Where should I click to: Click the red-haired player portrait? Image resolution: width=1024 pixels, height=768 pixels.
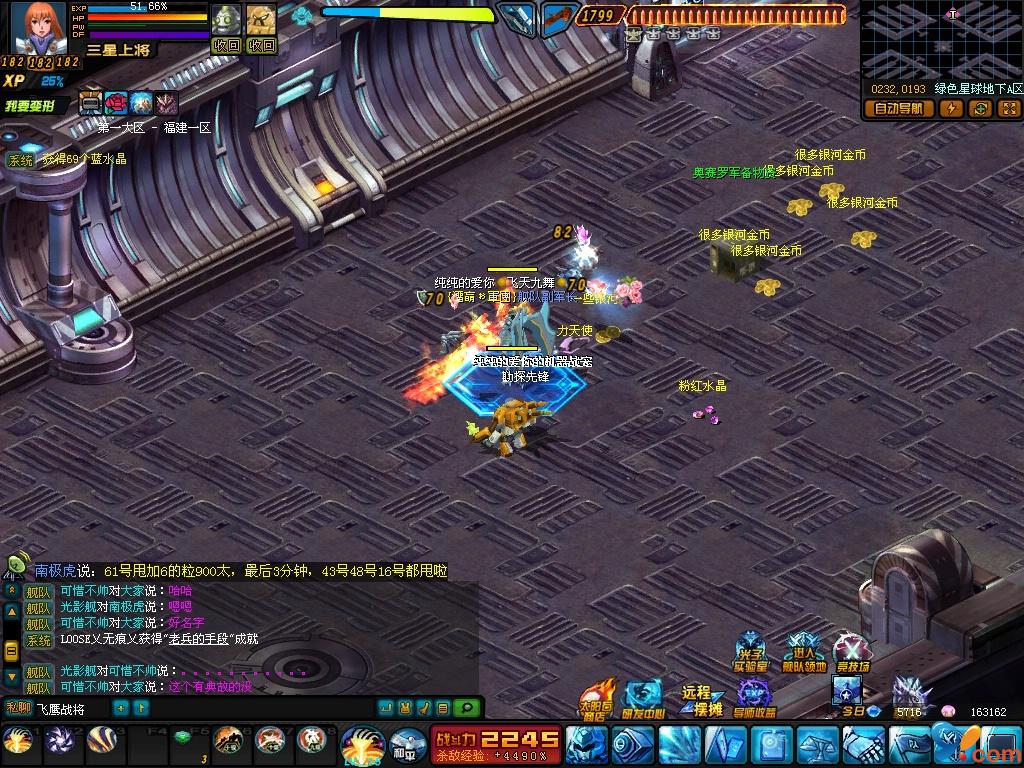[40, 28]
